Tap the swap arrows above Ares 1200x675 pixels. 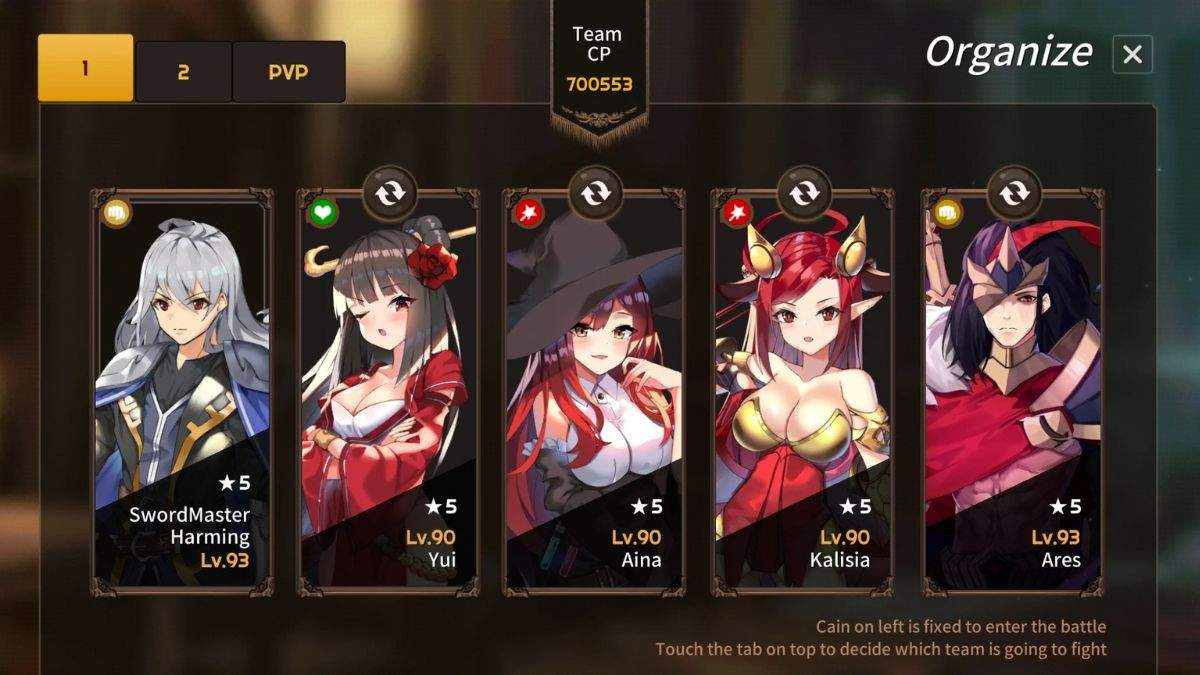point(1014,192)
